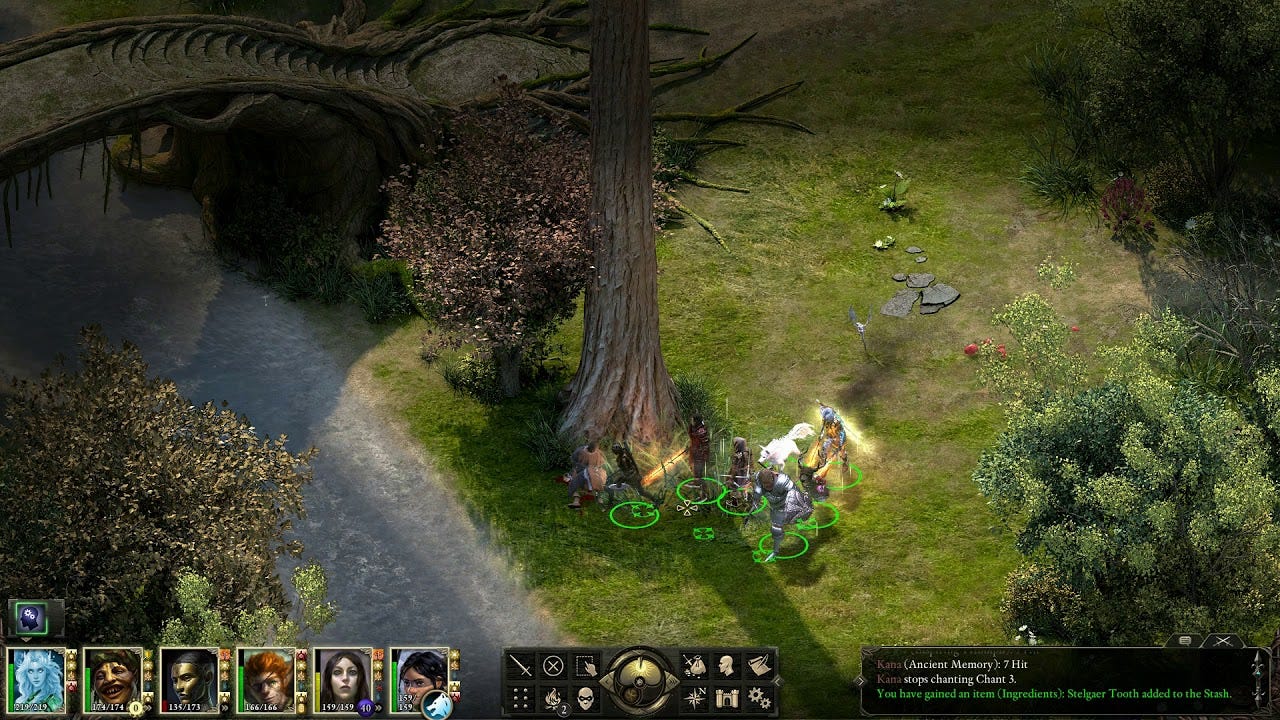Select the orange-haired eyepatch character portrait
1280x720 pixels.
tap(266, 678)
